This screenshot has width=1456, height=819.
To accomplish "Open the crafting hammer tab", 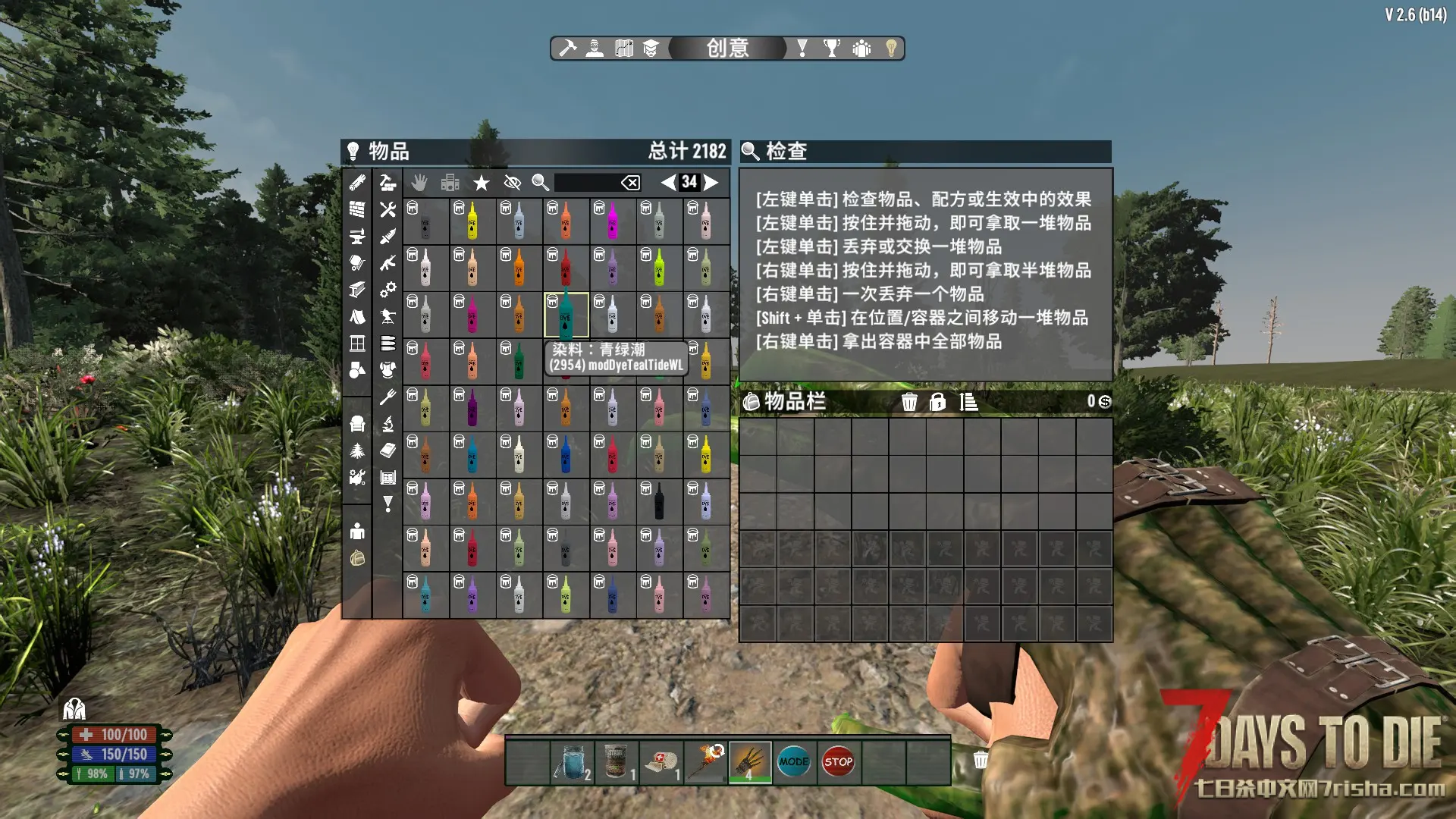I will 567,49.
